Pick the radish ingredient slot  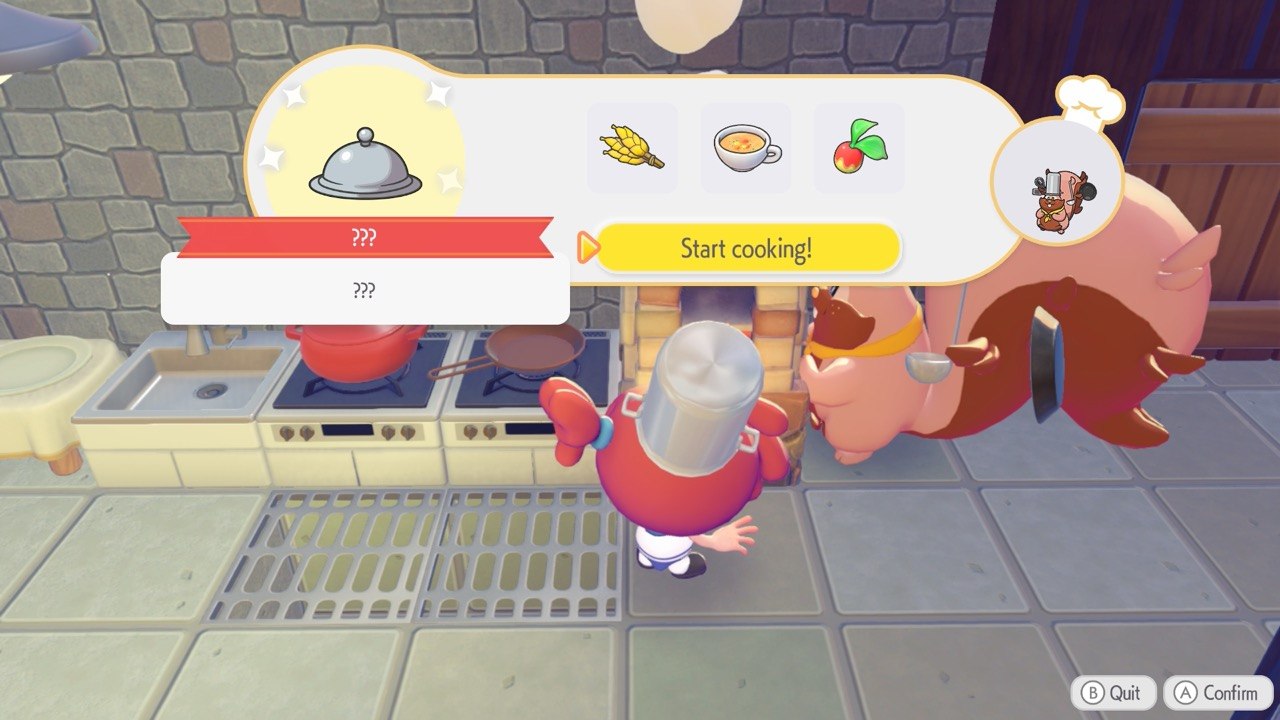858,149
